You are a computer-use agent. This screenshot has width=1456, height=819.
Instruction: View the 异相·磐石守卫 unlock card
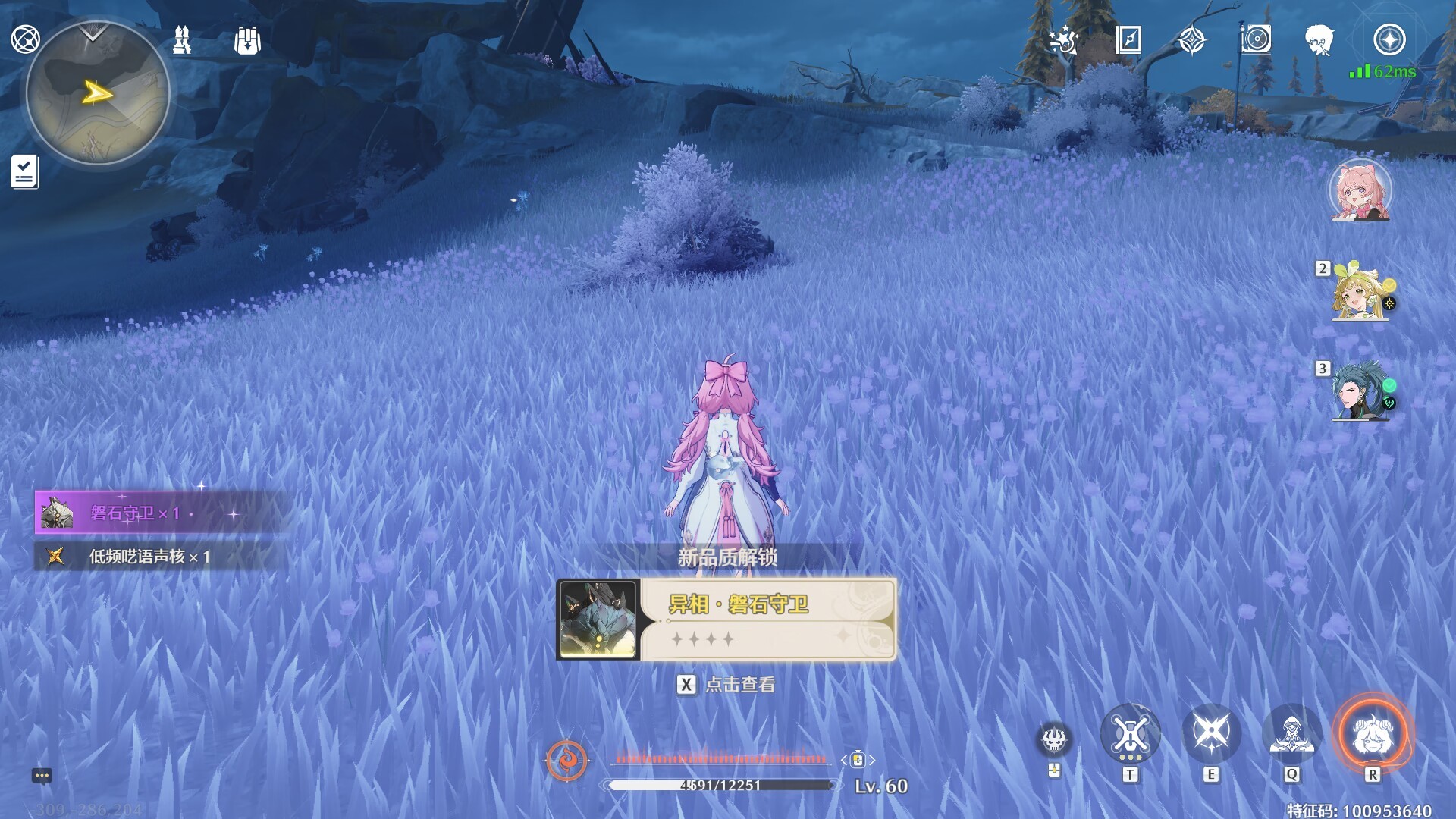click(726, 620)
